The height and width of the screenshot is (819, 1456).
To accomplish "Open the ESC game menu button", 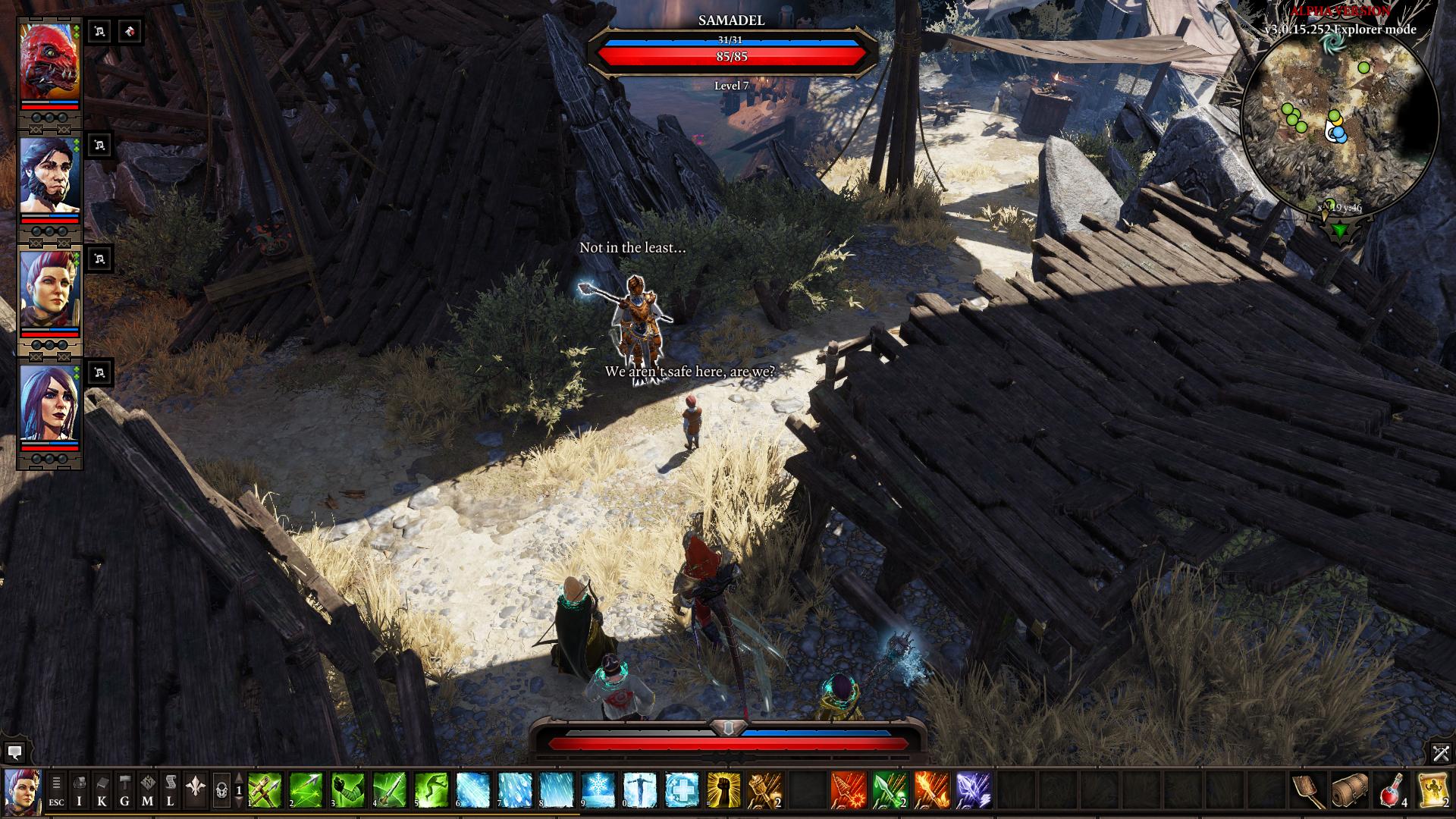I will pos(56,790).
